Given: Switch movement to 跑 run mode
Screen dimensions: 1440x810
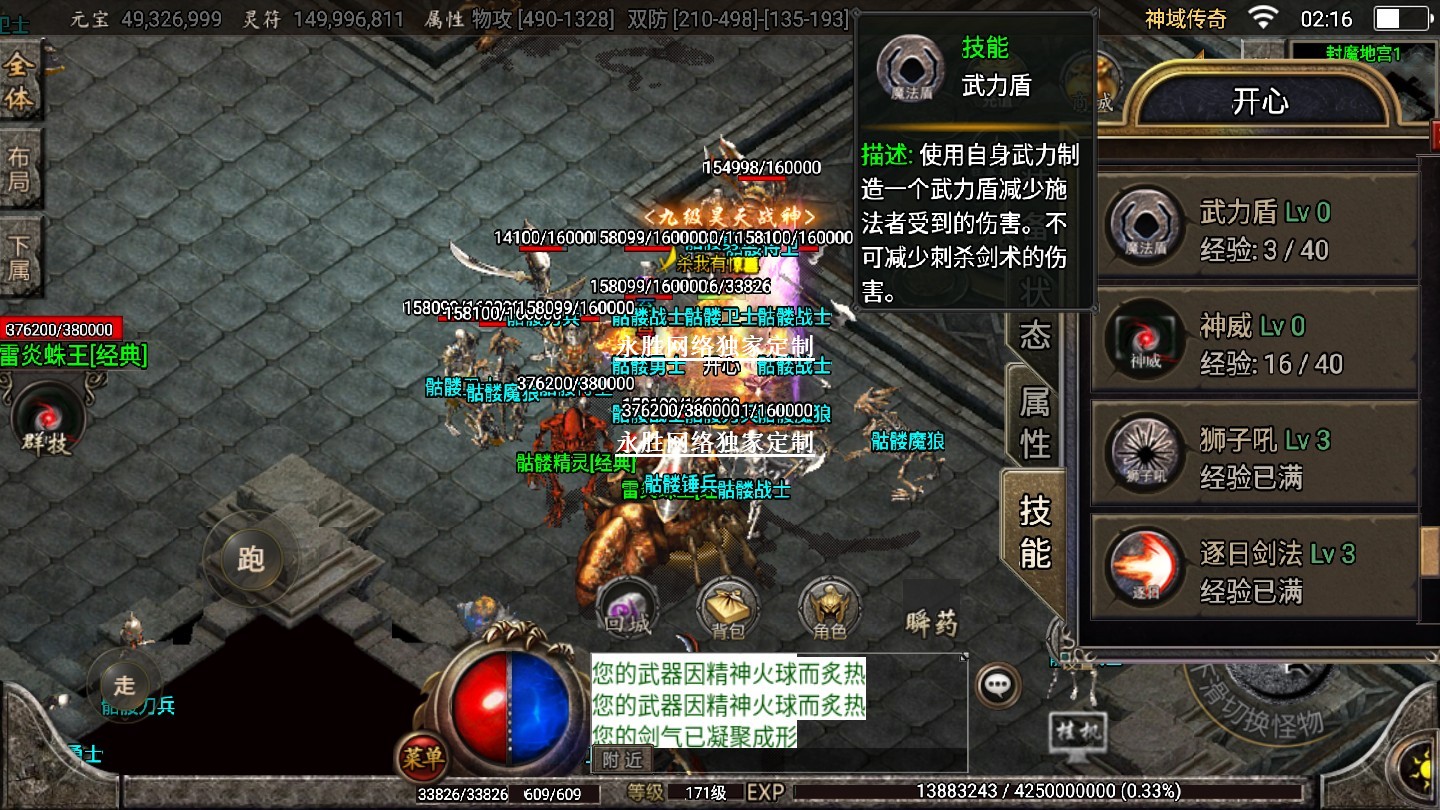Looking at the screenshot, I should 250,560.
